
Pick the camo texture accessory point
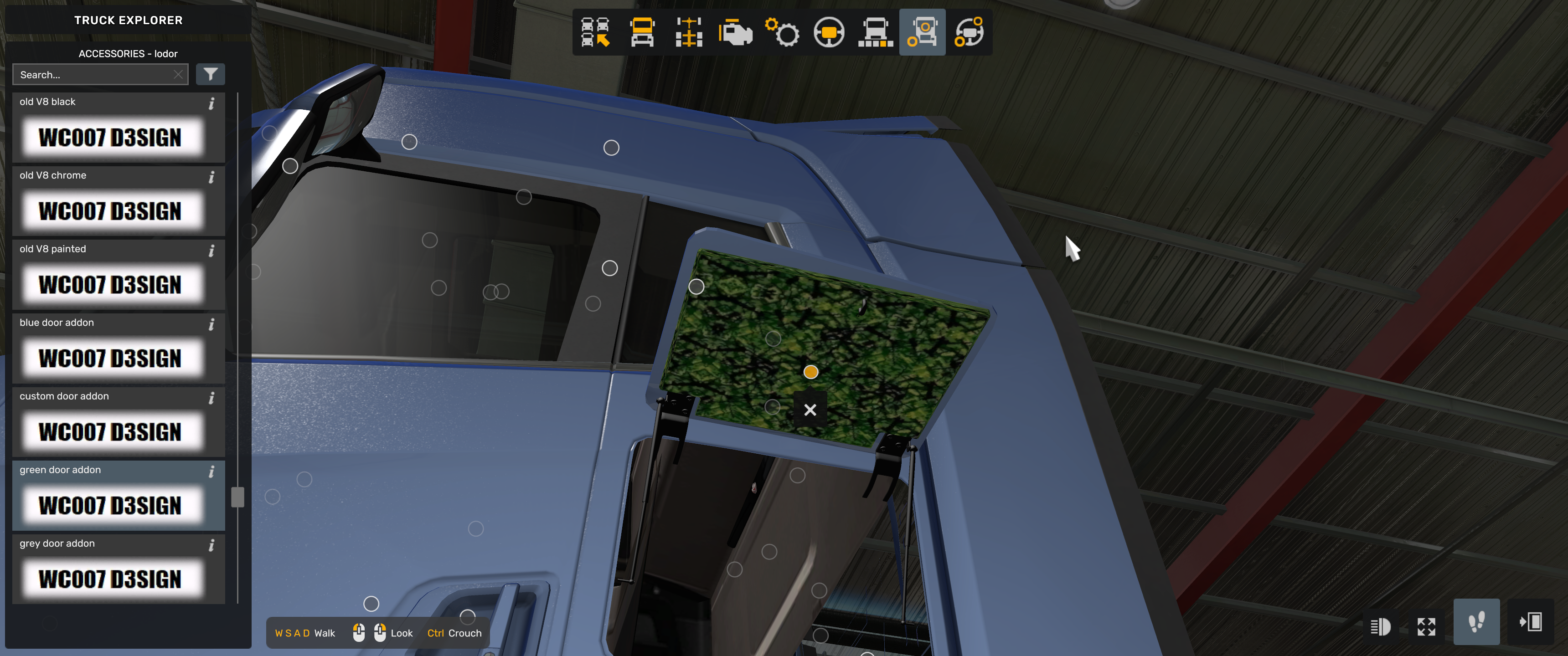coord(811,372)
